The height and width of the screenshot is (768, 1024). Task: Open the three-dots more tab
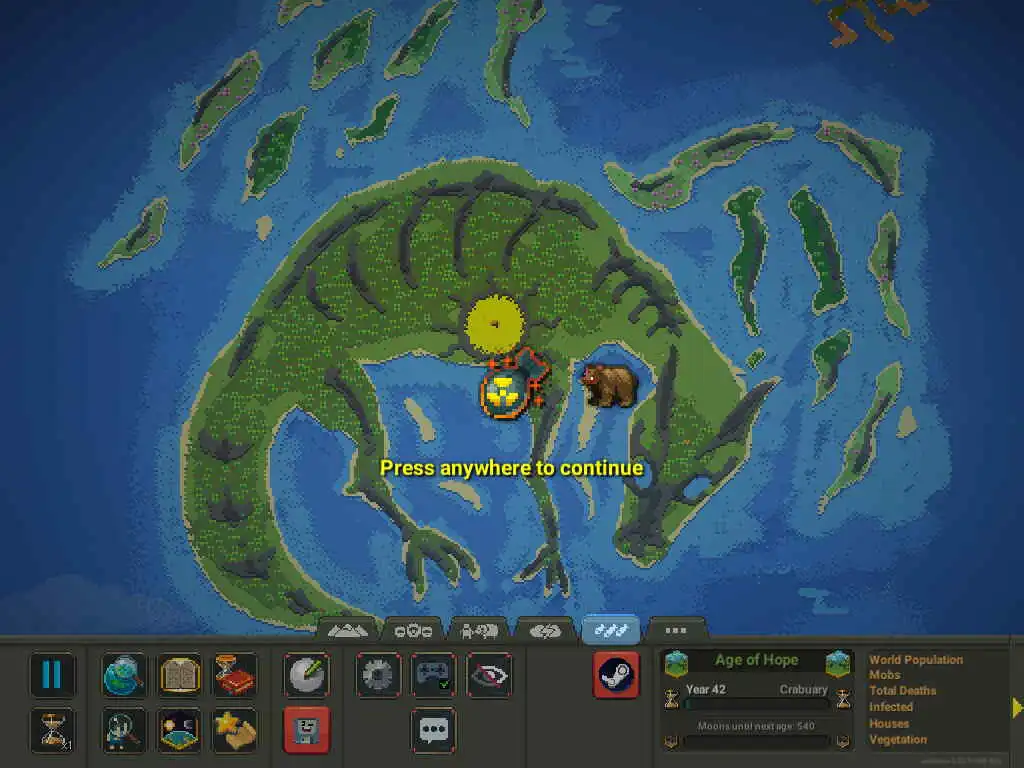pos(676,630)
